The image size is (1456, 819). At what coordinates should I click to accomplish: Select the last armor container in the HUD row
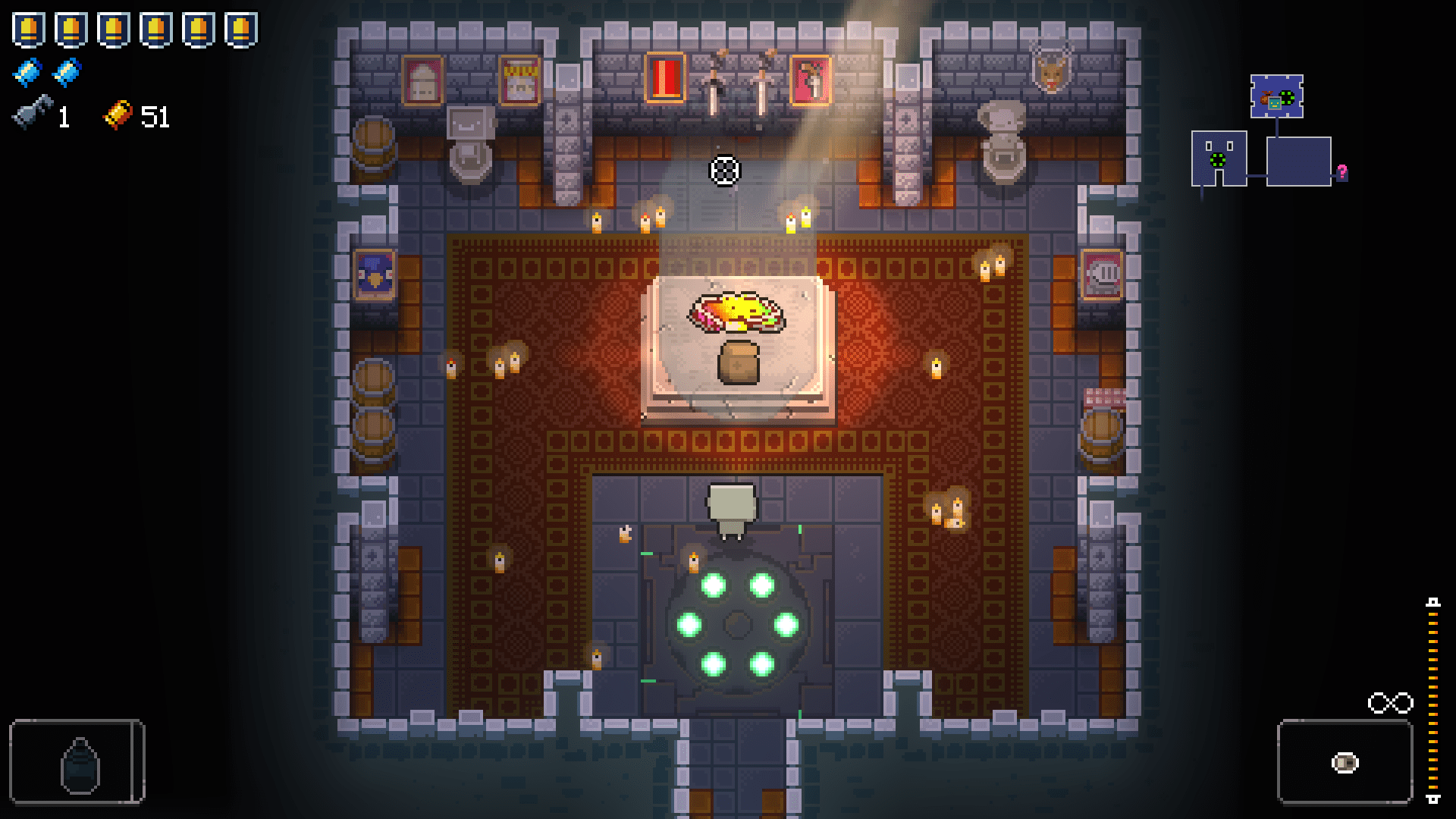pyautogui.click(x=241, y=29)
